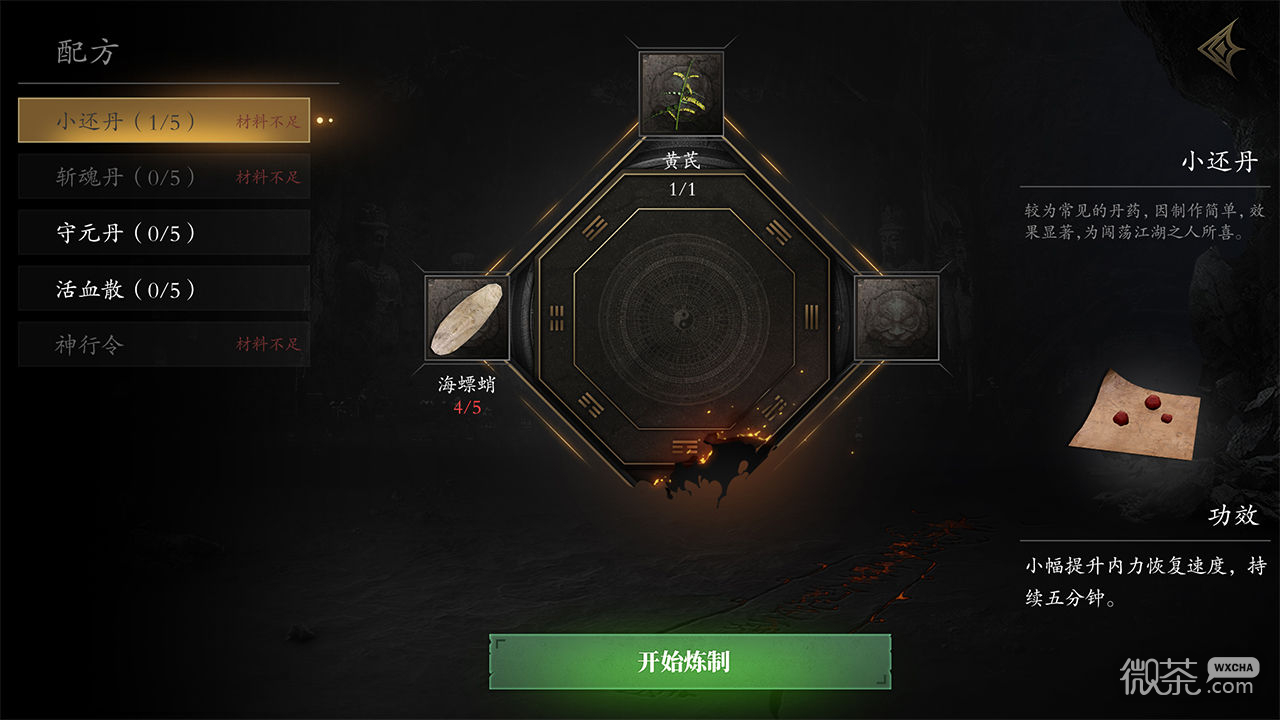Select the 海螵蛸 ingredient slot
The image size is (1280, 720).
pos(467,318)
